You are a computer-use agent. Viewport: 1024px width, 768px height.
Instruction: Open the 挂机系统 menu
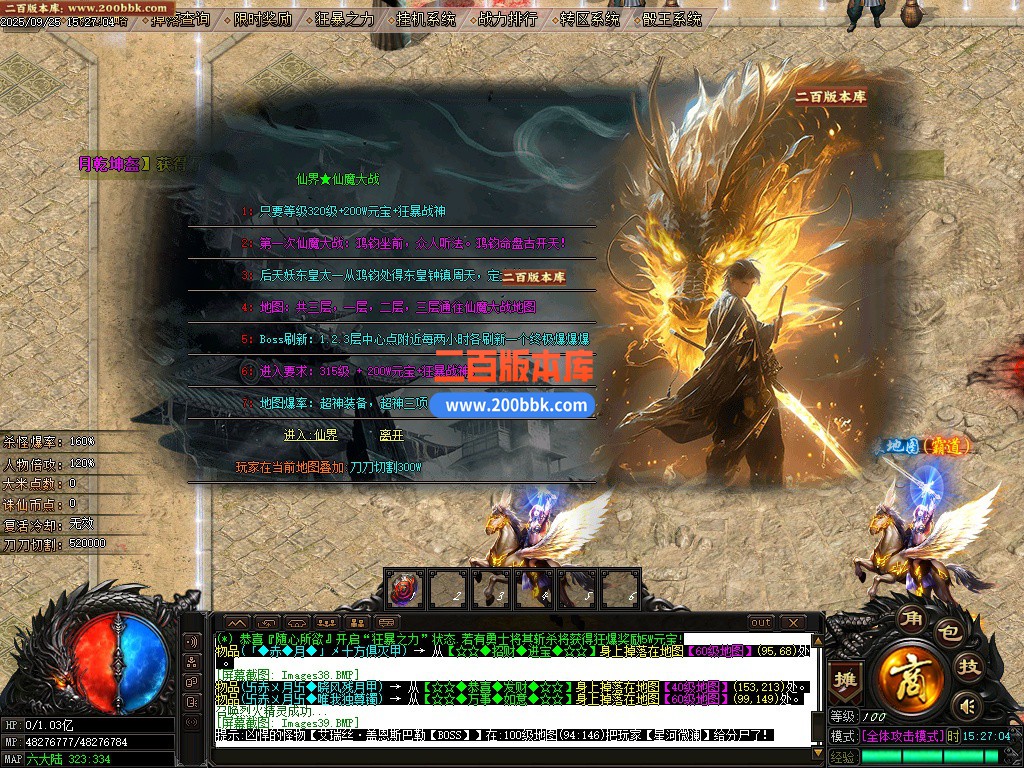[426, 19]
